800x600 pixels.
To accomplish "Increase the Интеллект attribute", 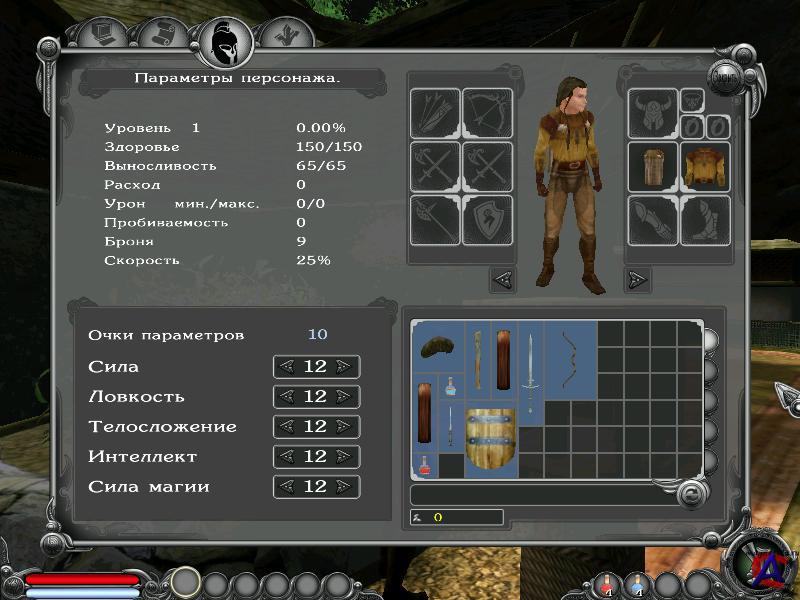I will [x=344, y=457].
